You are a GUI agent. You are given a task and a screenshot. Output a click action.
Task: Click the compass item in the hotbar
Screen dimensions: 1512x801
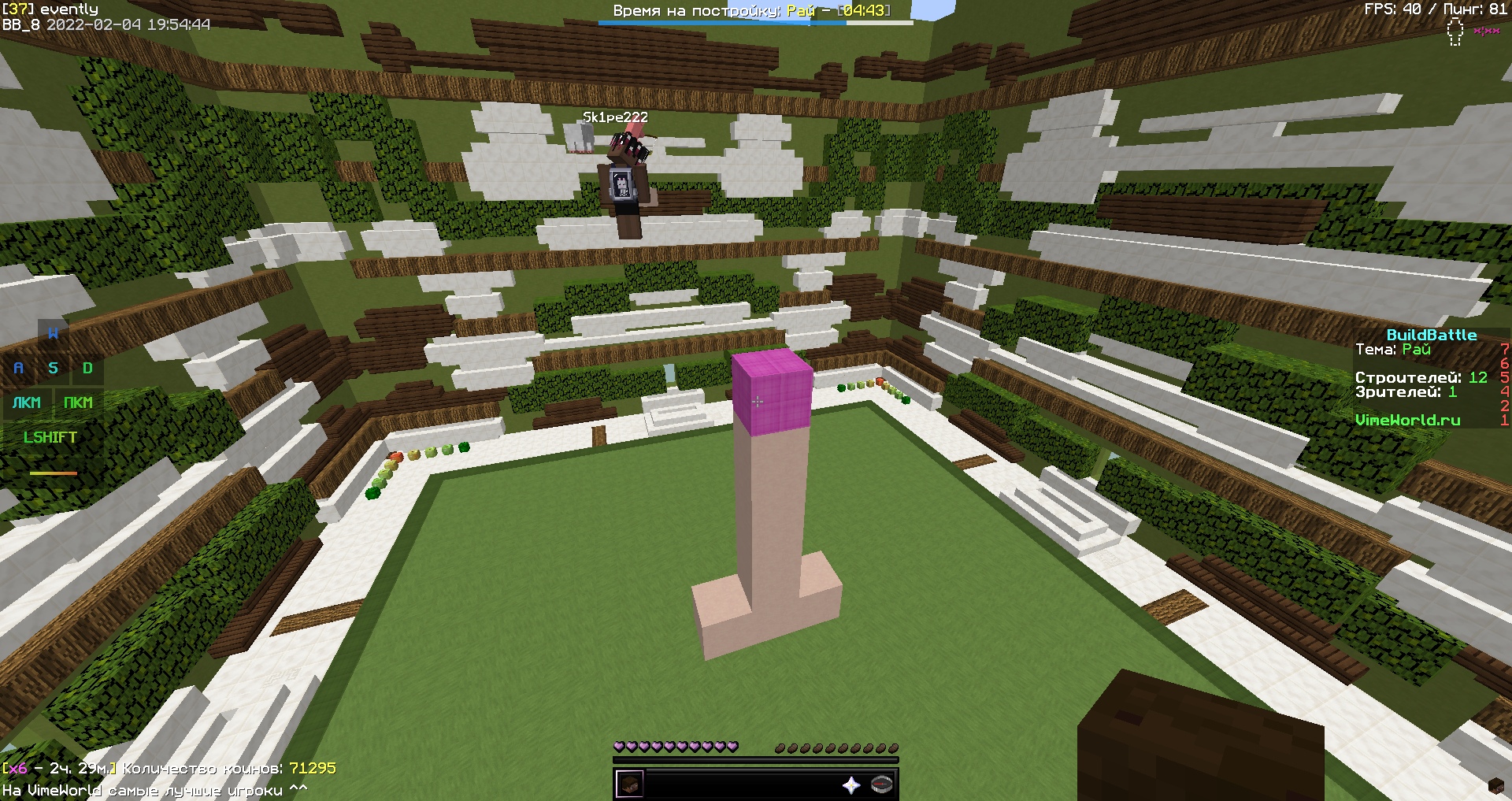880,784
